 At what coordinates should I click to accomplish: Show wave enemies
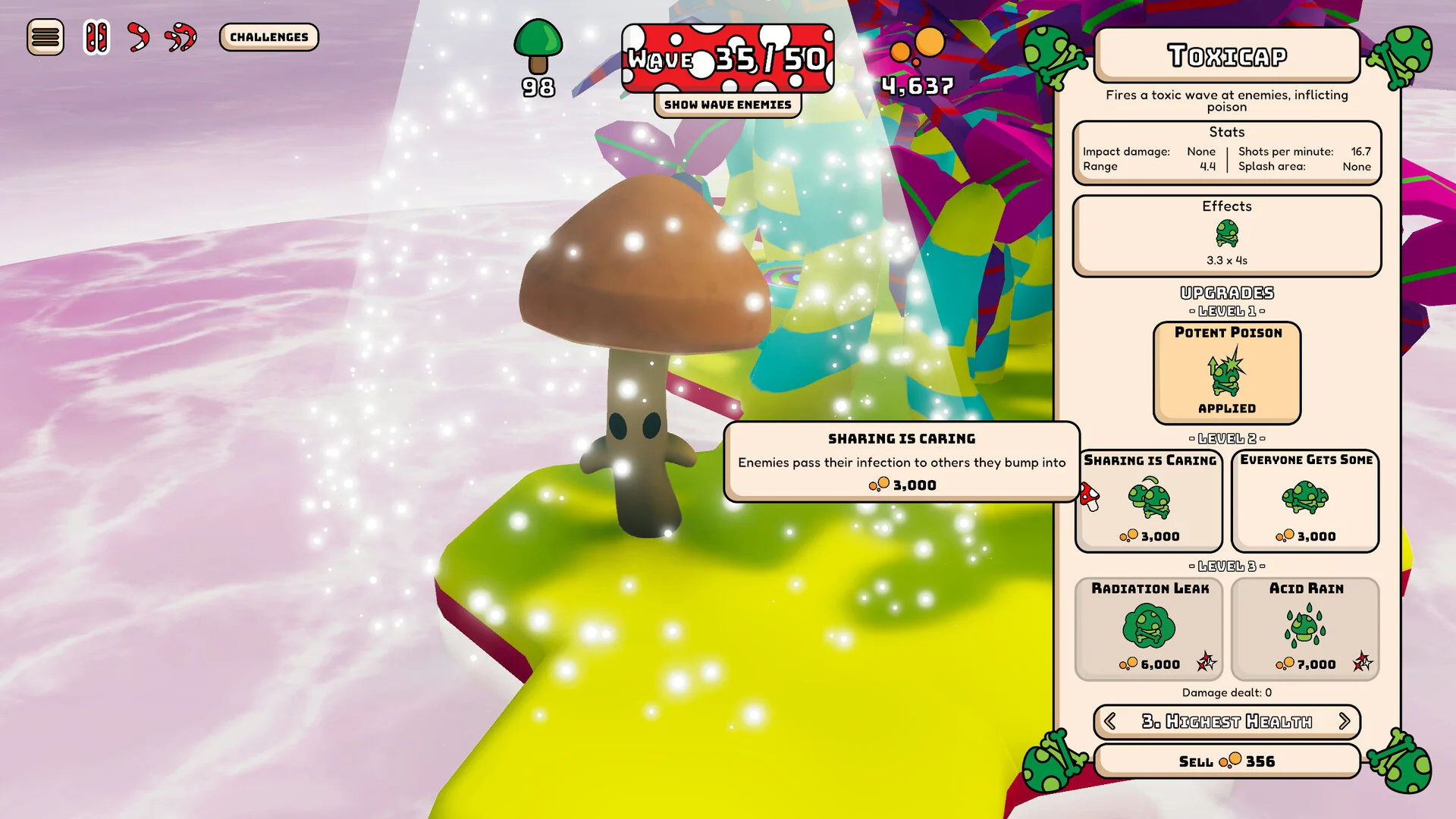727,105
